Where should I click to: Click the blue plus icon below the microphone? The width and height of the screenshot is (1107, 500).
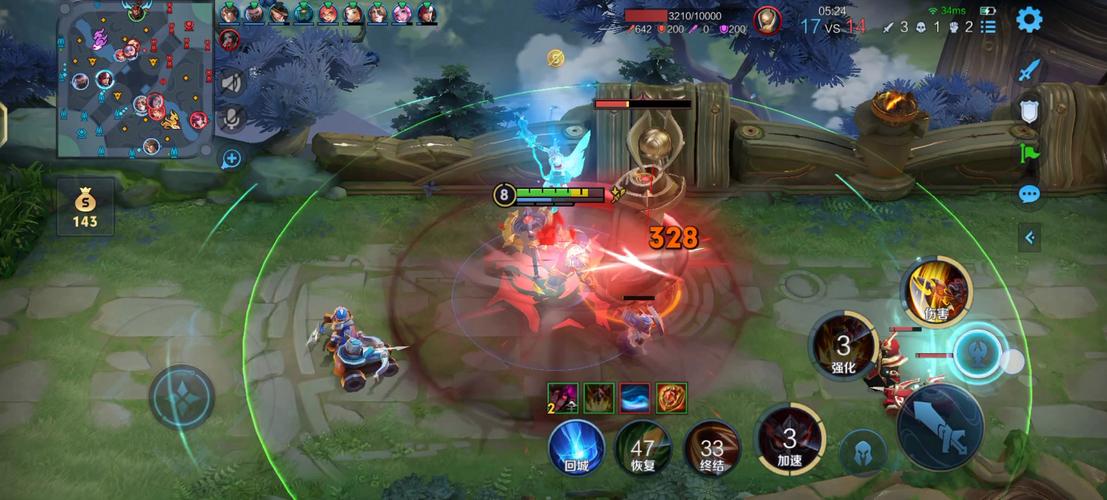pyautogui.click(x=231, y=158)
